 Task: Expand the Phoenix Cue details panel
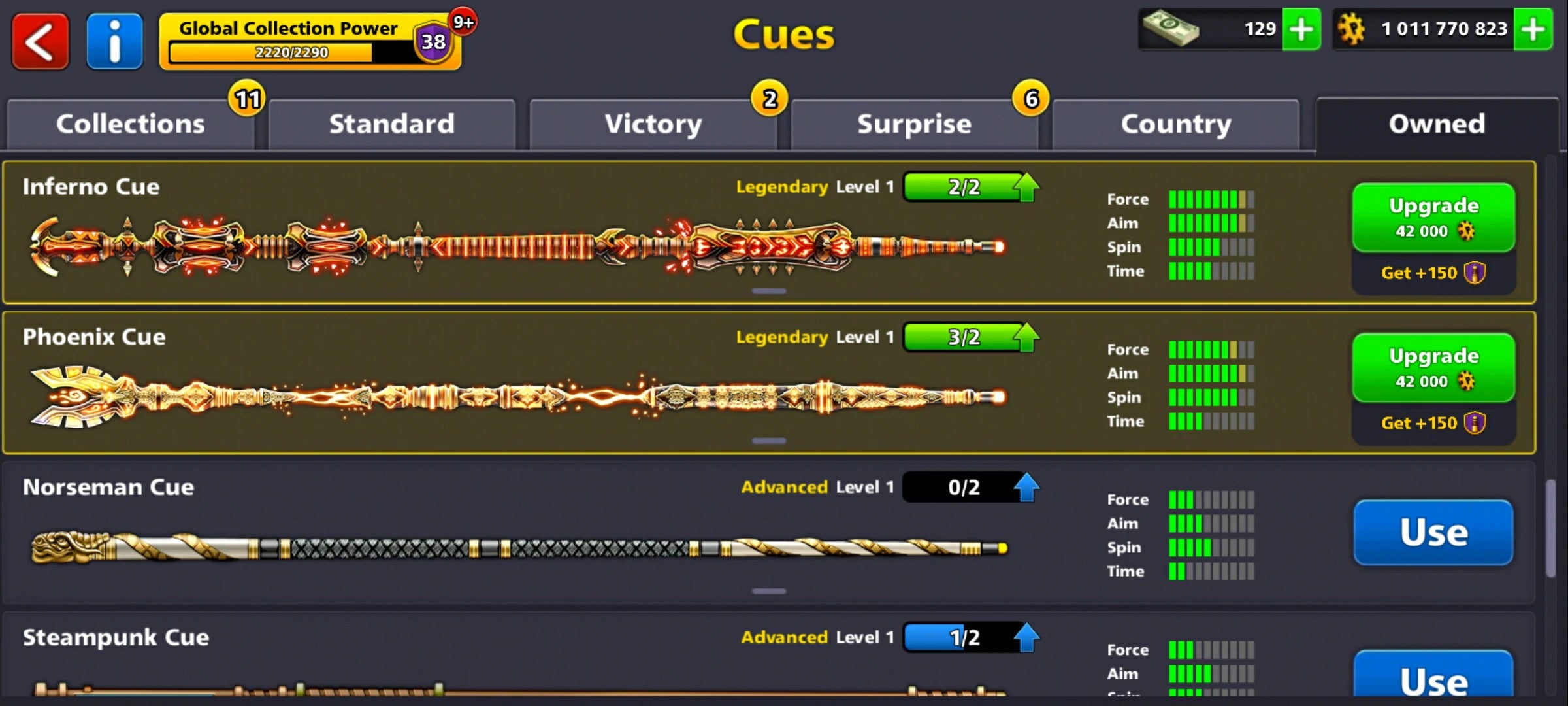pyautogui.click(x=770, y=442)
